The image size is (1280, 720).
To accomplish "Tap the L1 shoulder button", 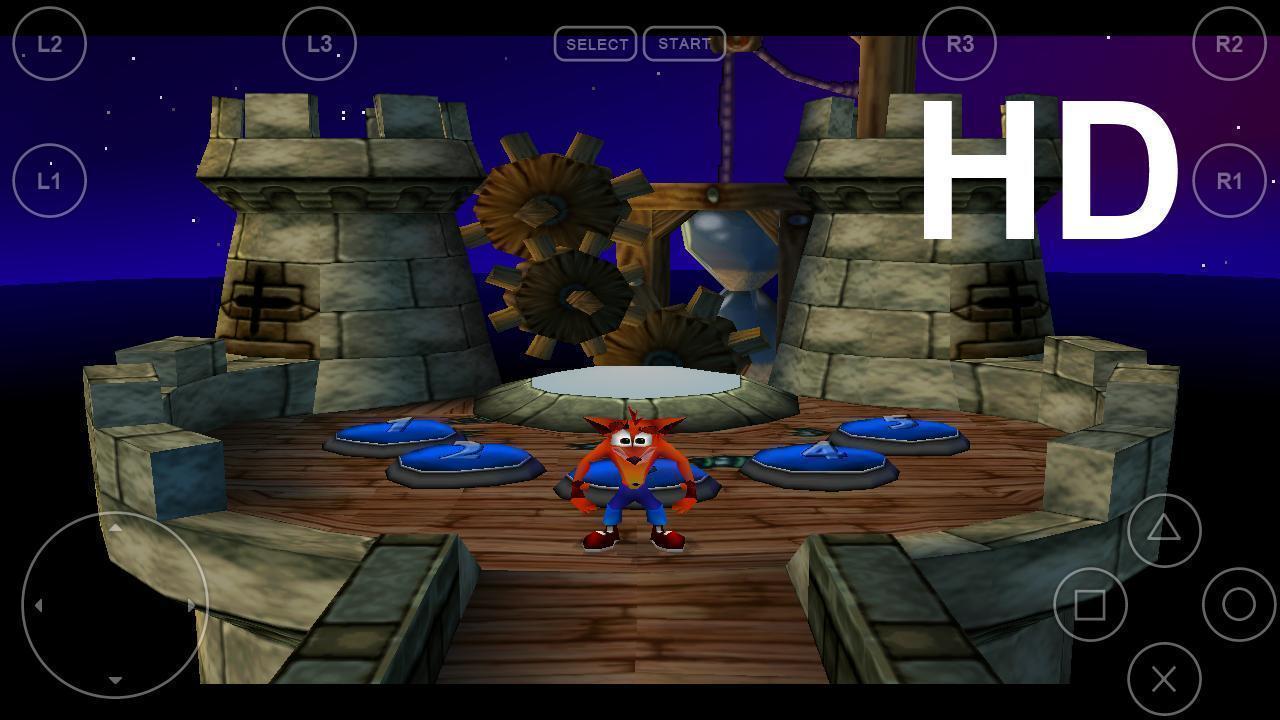I will (50, 181).
